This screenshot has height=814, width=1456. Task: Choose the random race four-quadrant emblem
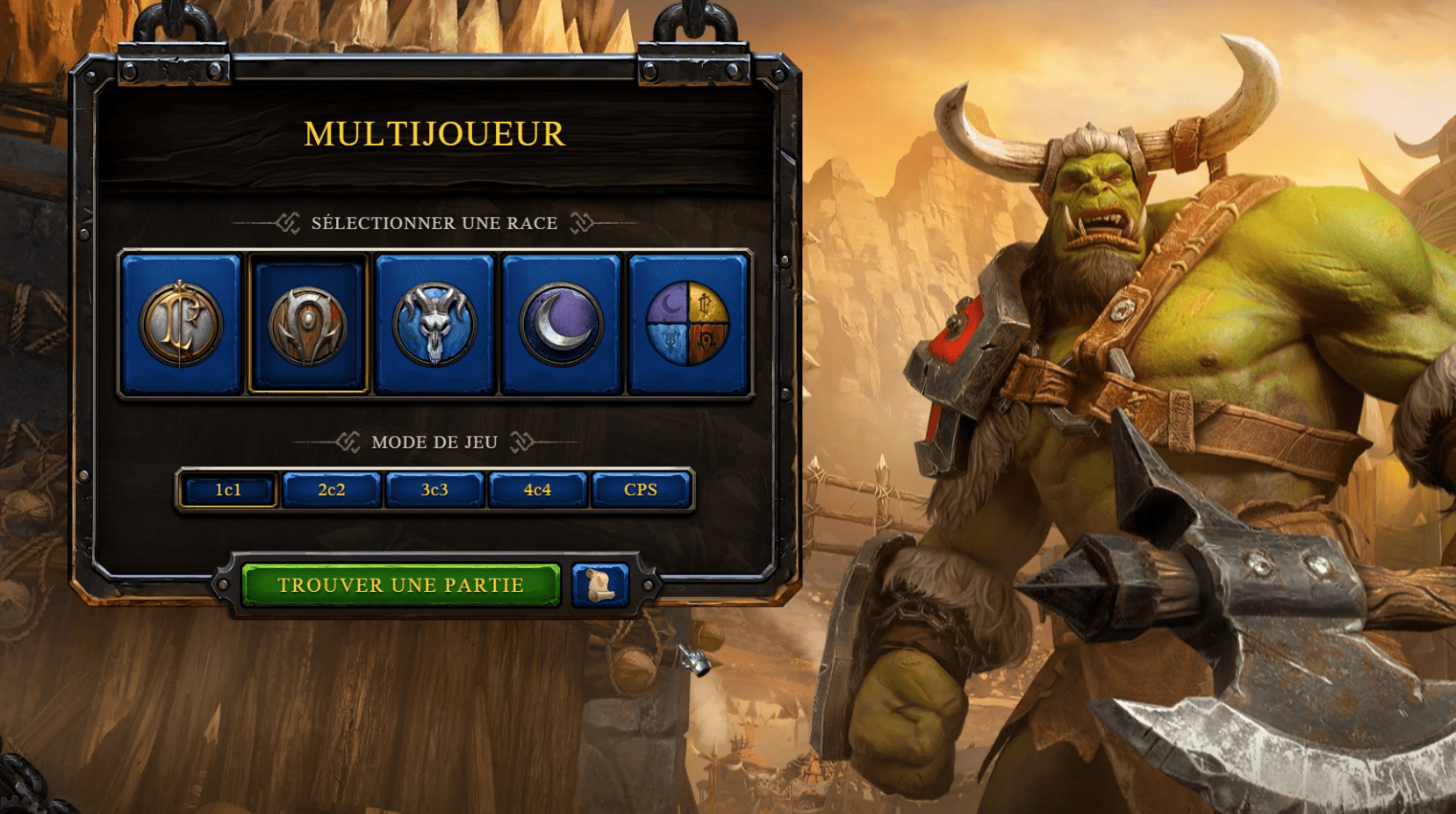pos(688,324)
